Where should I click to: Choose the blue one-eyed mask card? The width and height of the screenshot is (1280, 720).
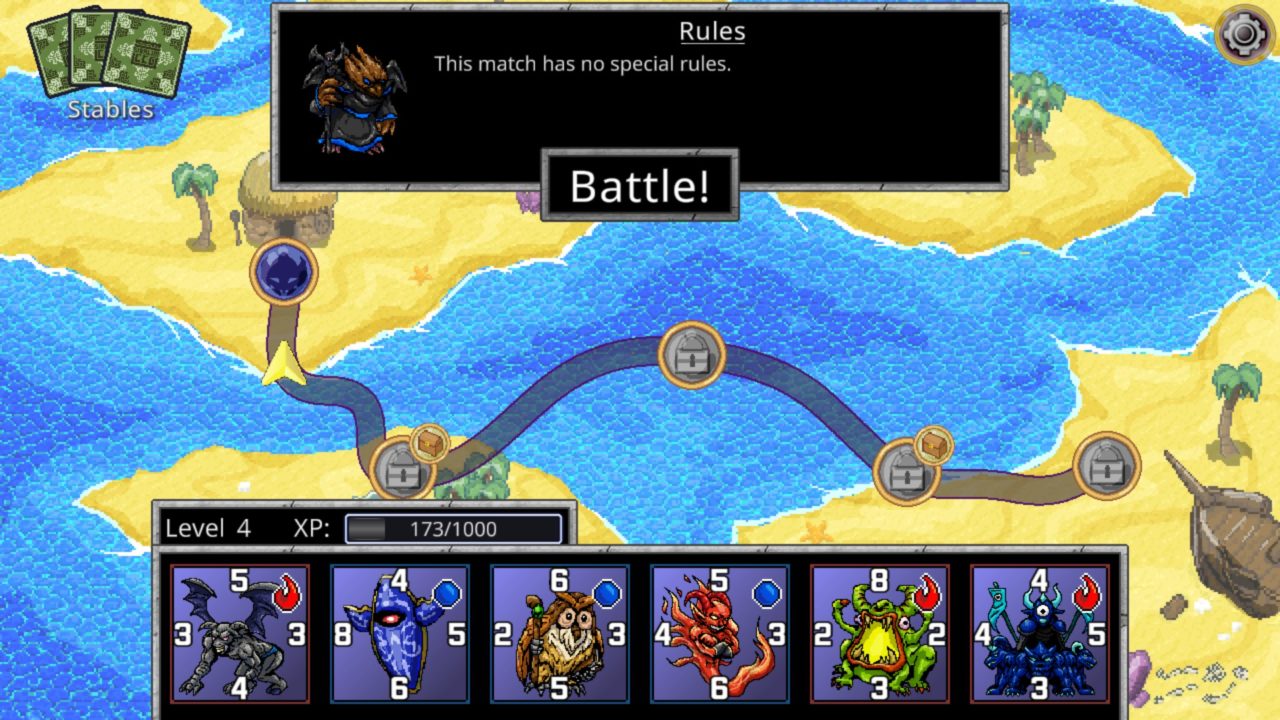tap(400, 633)
